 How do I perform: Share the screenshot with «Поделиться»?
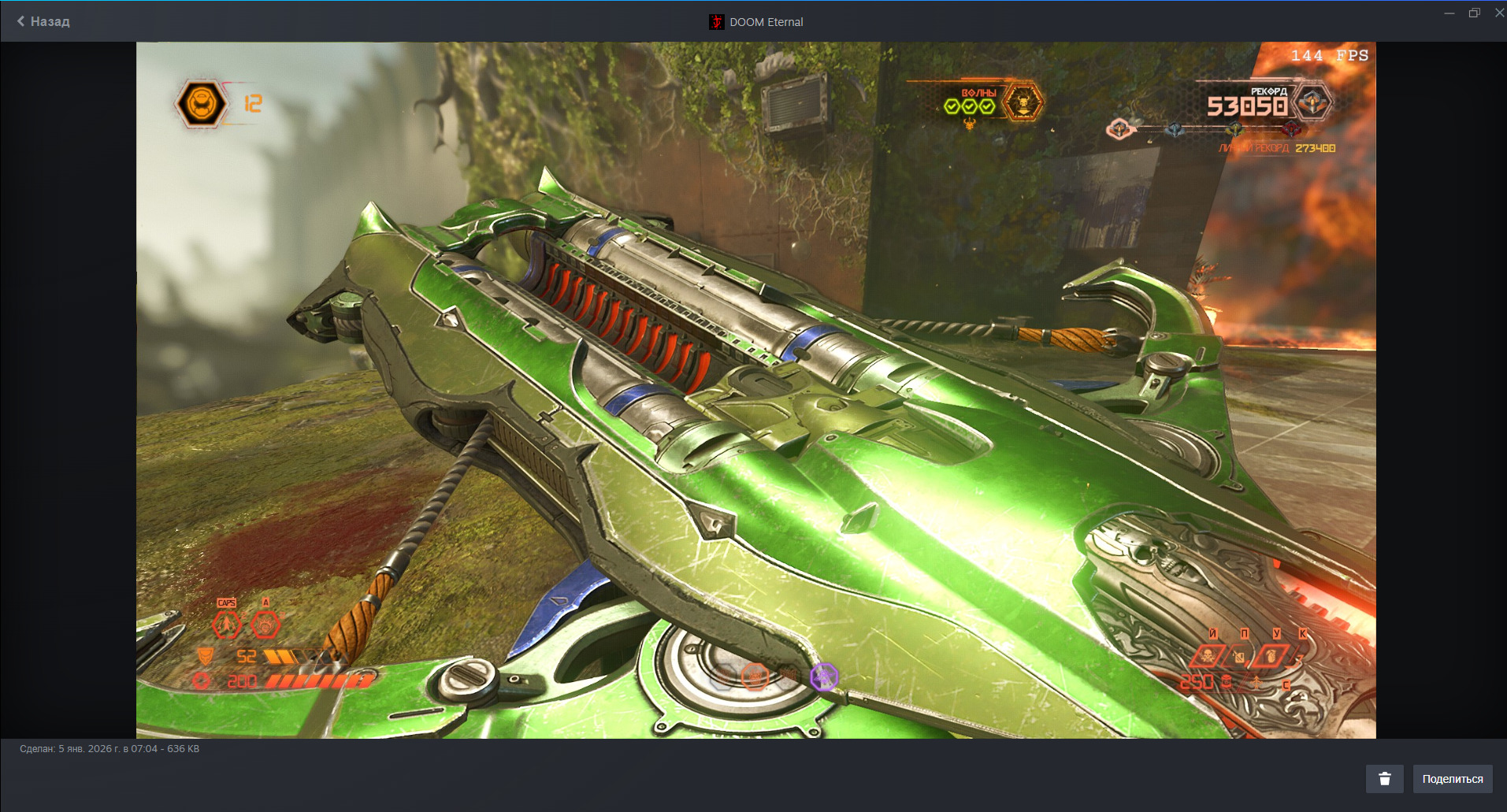(1452, 779)
